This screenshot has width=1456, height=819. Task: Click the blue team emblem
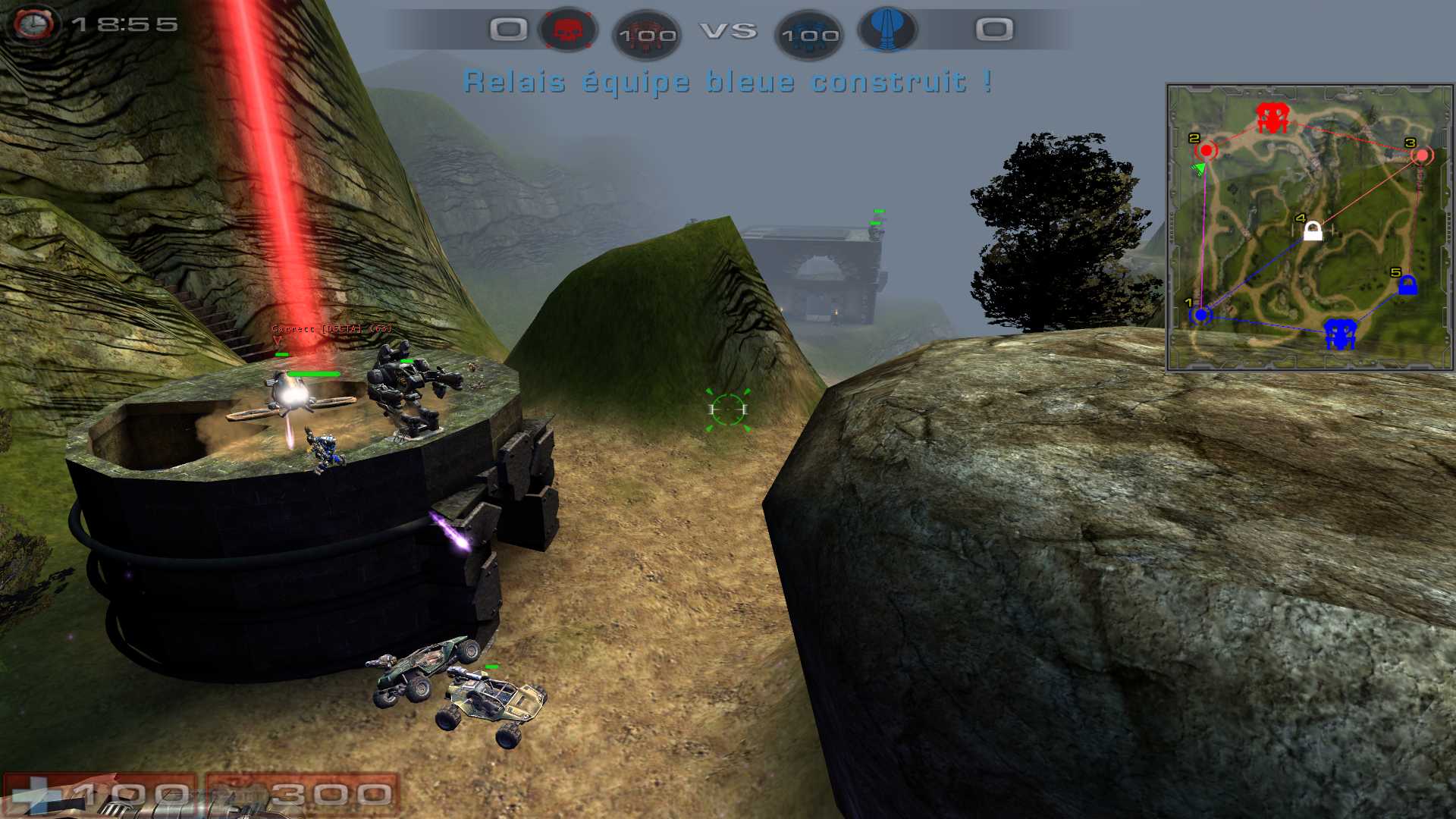[x=886, y=30]
